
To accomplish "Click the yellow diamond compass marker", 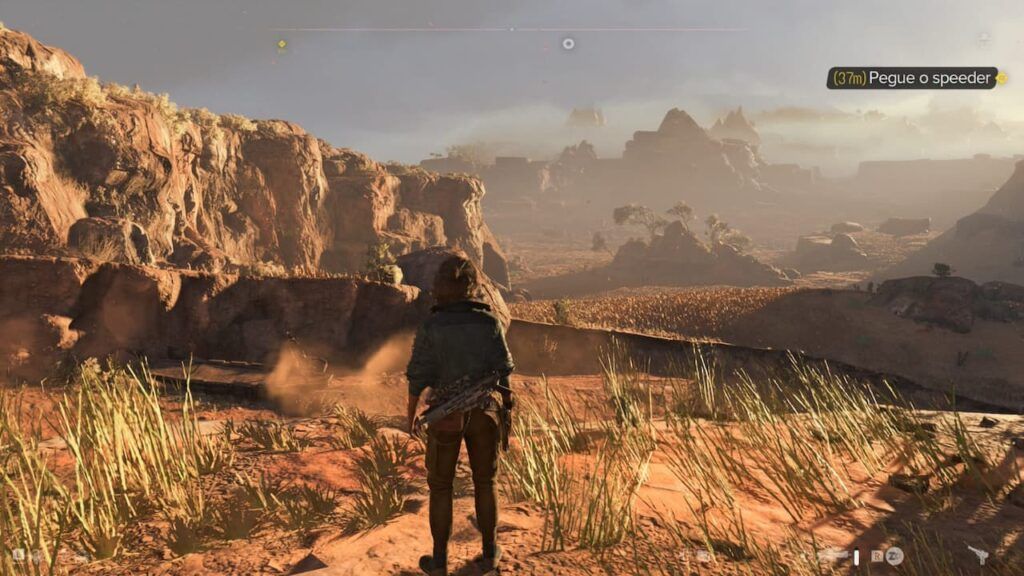I will [282, 44].
